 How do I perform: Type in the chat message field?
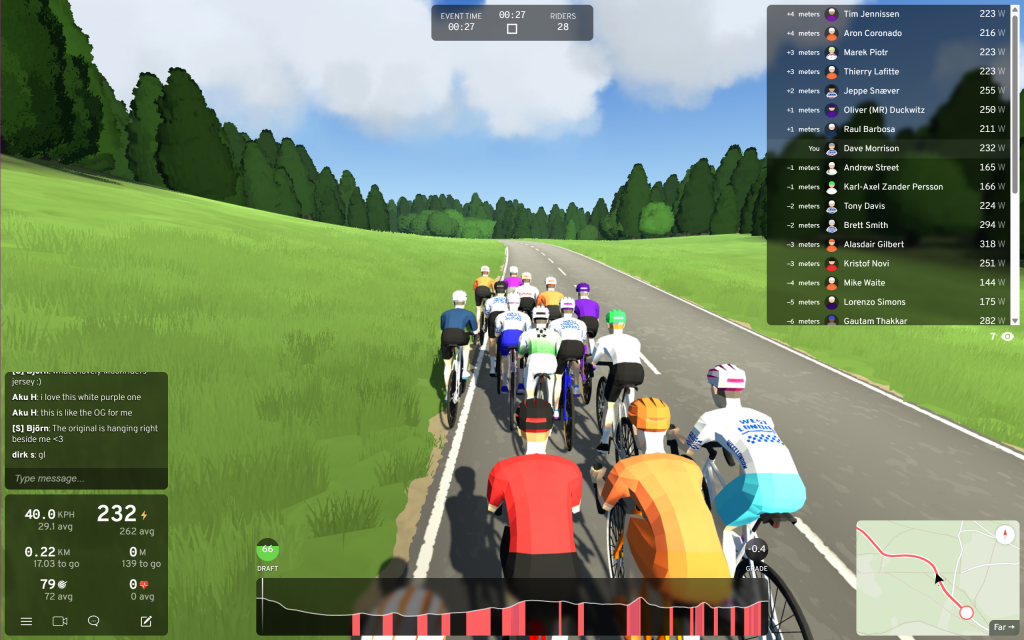click(85, 479)
